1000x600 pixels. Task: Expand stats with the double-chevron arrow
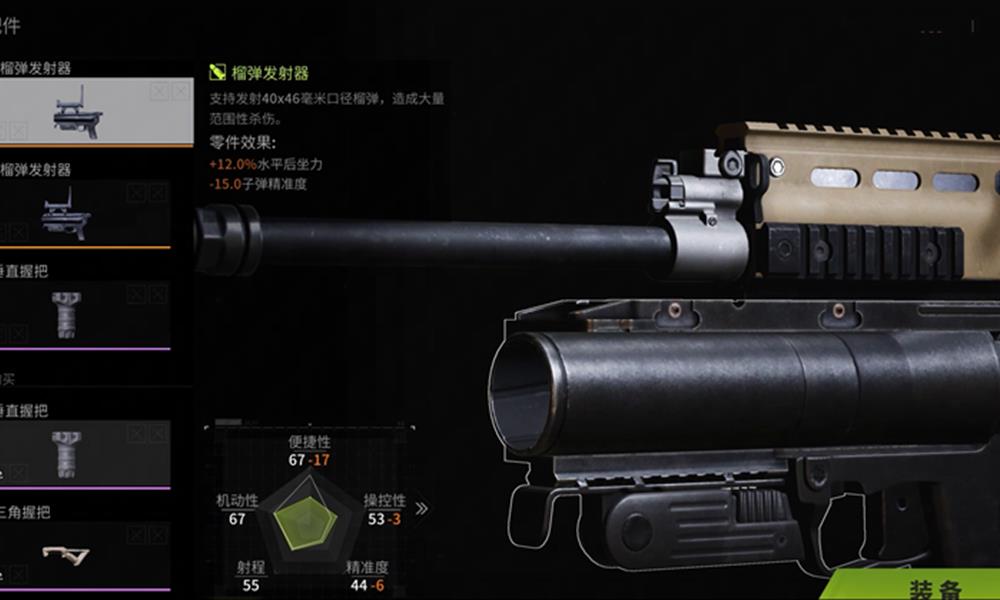422,508
